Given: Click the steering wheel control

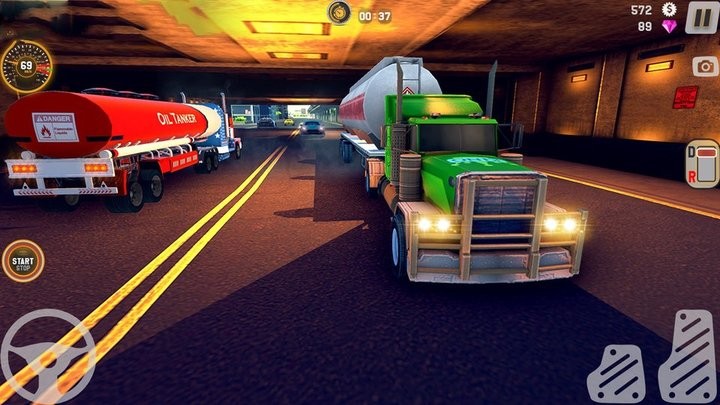Looking at the screenshot, I should (46, 357).
